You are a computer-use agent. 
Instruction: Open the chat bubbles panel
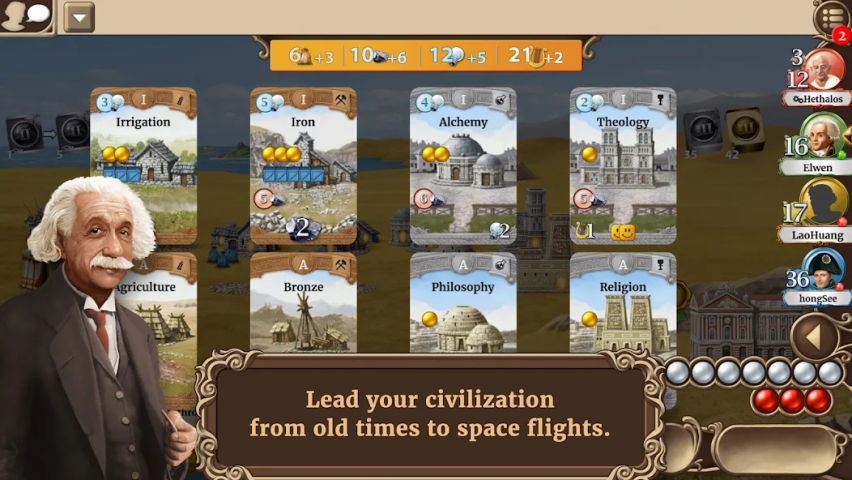coord(27,16)
